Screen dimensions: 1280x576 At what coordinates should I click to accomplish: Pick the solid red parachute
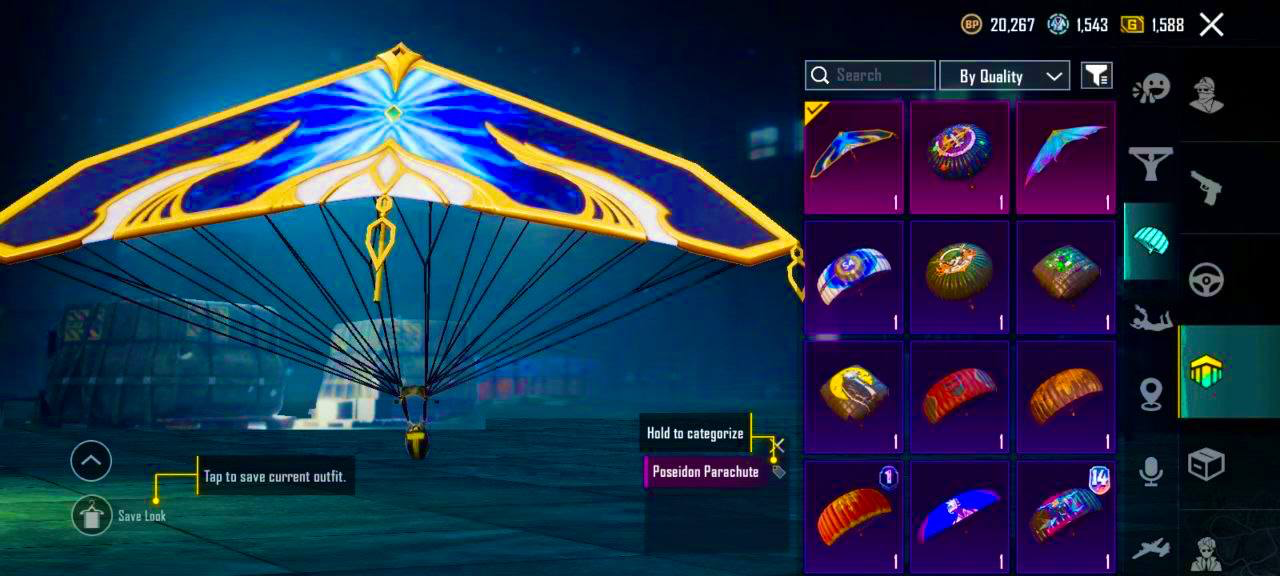960,397
